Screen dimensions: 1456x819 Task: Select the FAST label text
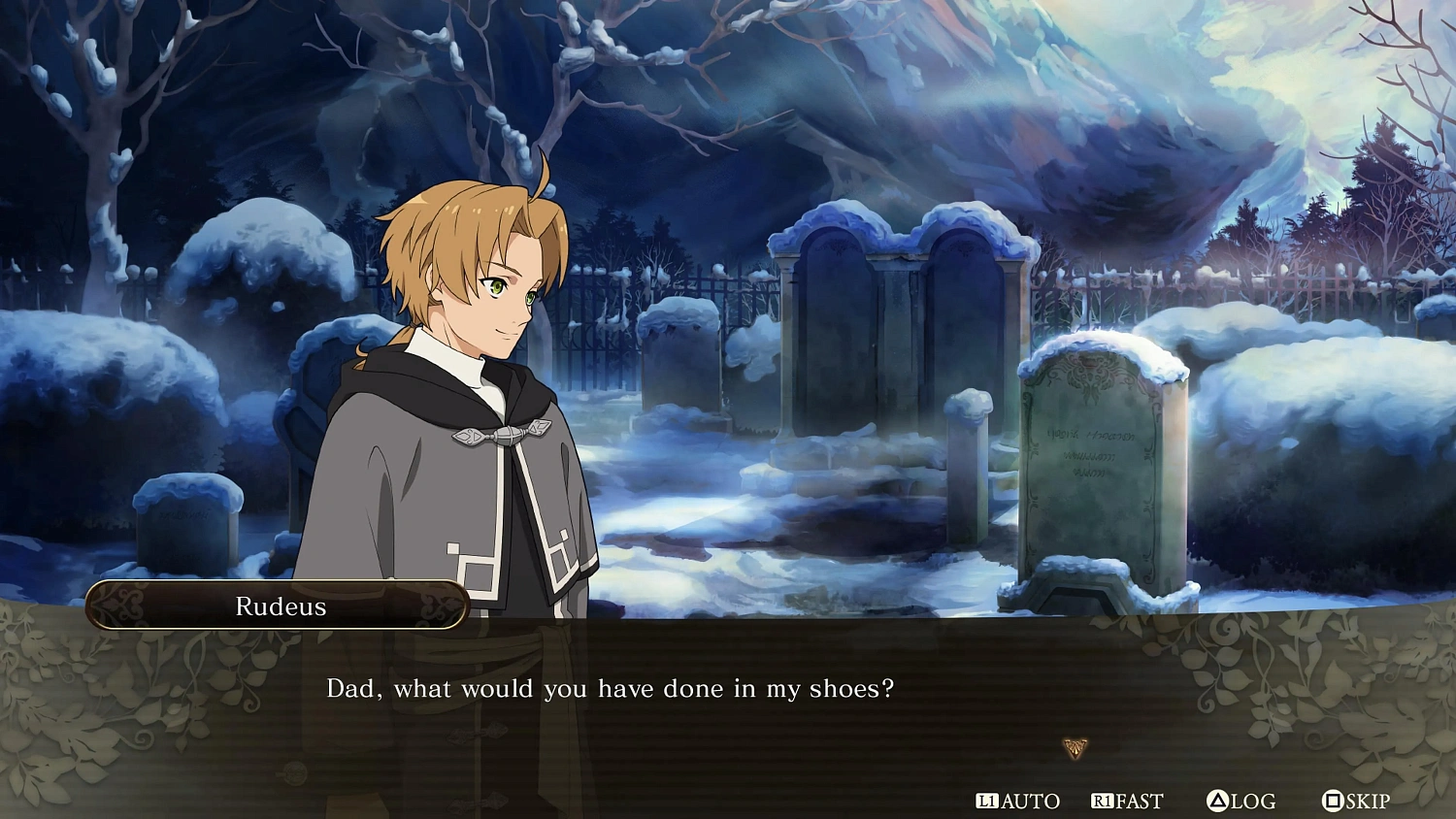pos(1138,802)
